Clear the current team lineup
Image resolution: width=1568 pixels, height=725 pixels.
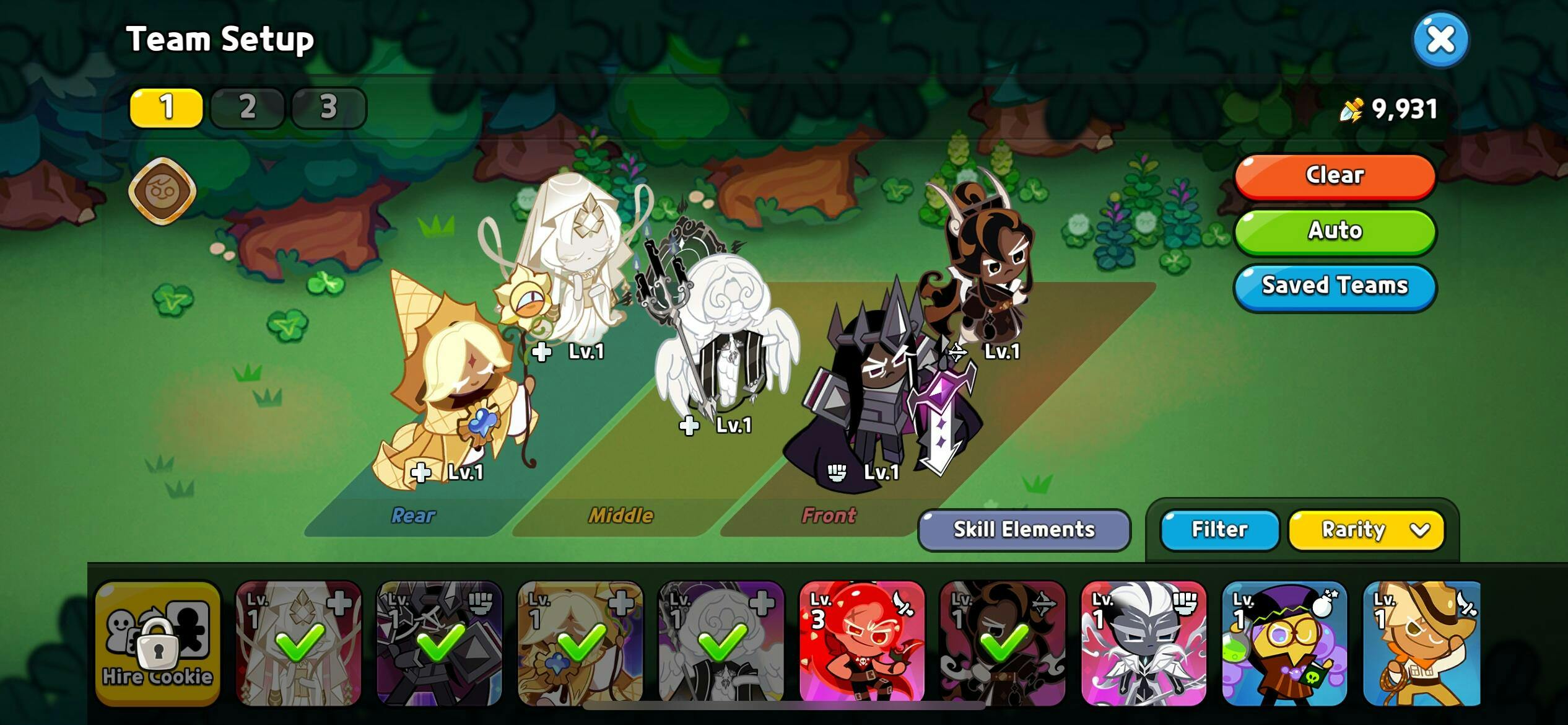(1335, 175)
